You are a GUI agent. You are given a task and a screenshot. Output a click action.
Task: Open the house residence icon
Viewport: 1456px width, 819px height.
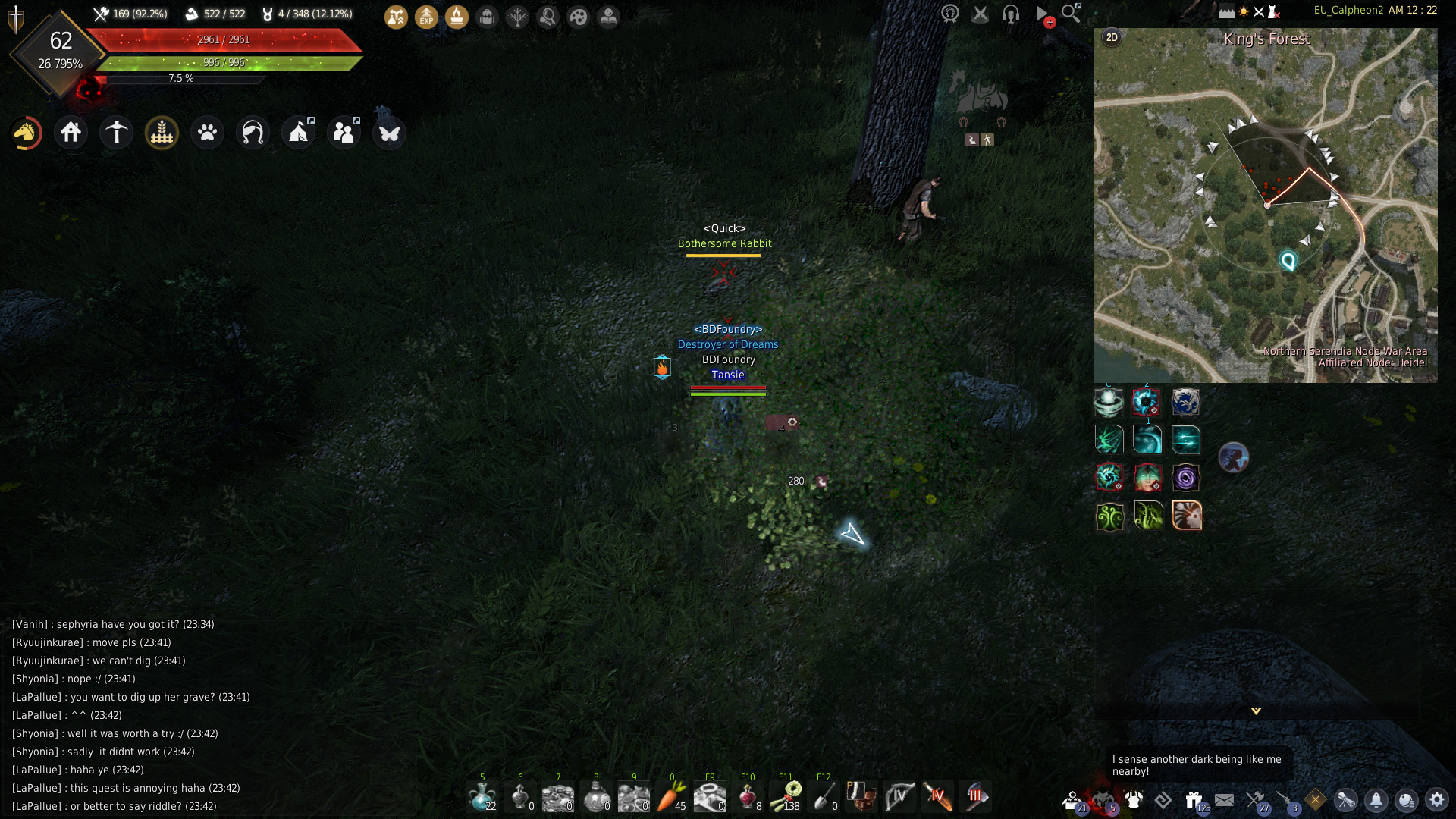(71, 133)
